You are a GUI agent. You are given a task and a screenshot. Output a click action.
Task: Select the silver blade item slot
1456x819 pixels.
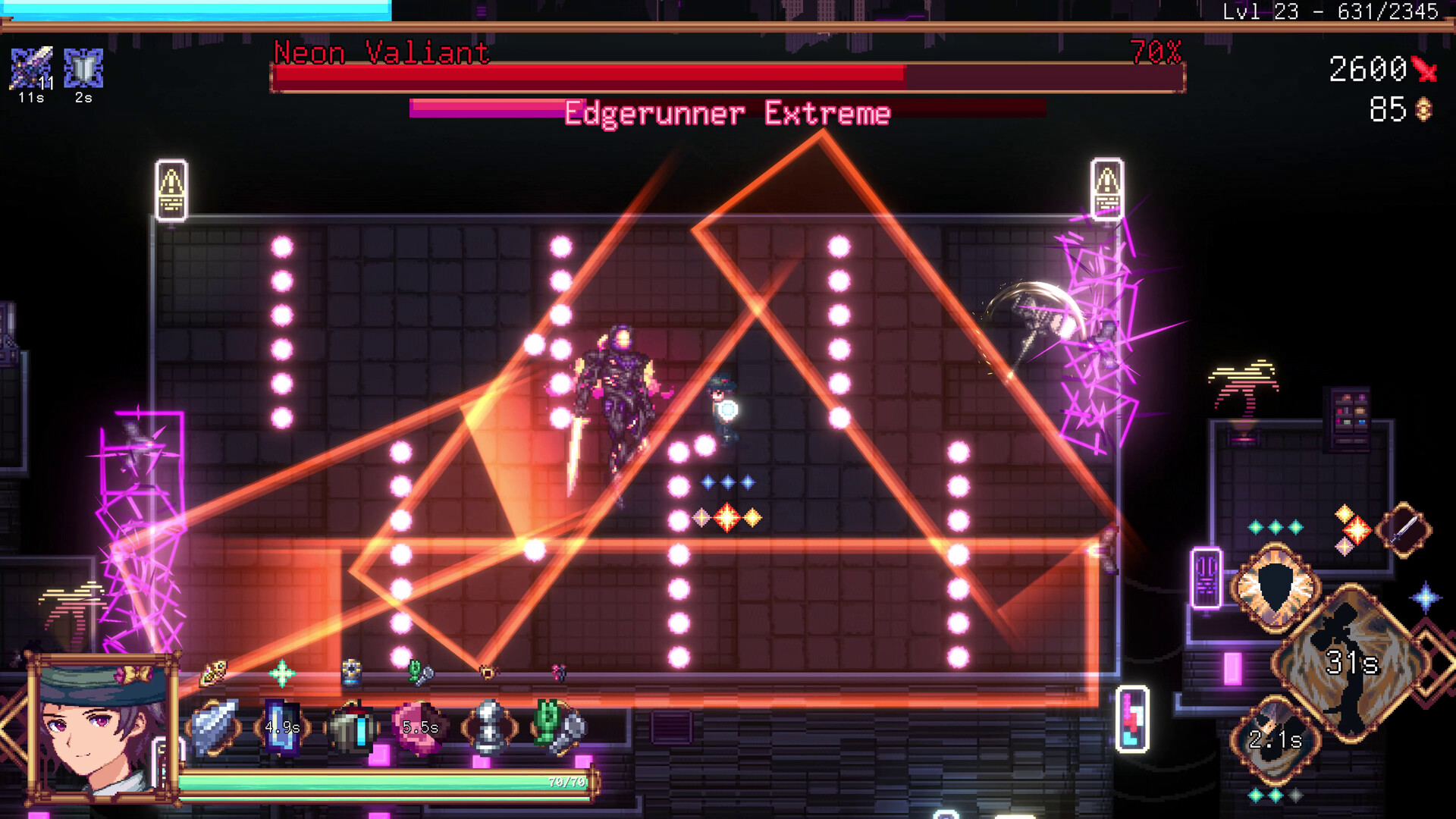(215, 728)
